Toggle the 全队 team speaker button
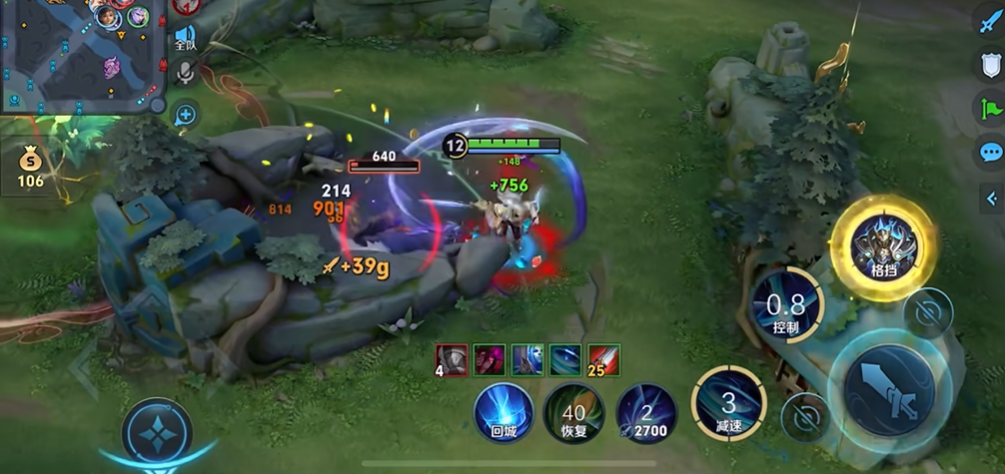The image size is (1005, 474). 185,38
